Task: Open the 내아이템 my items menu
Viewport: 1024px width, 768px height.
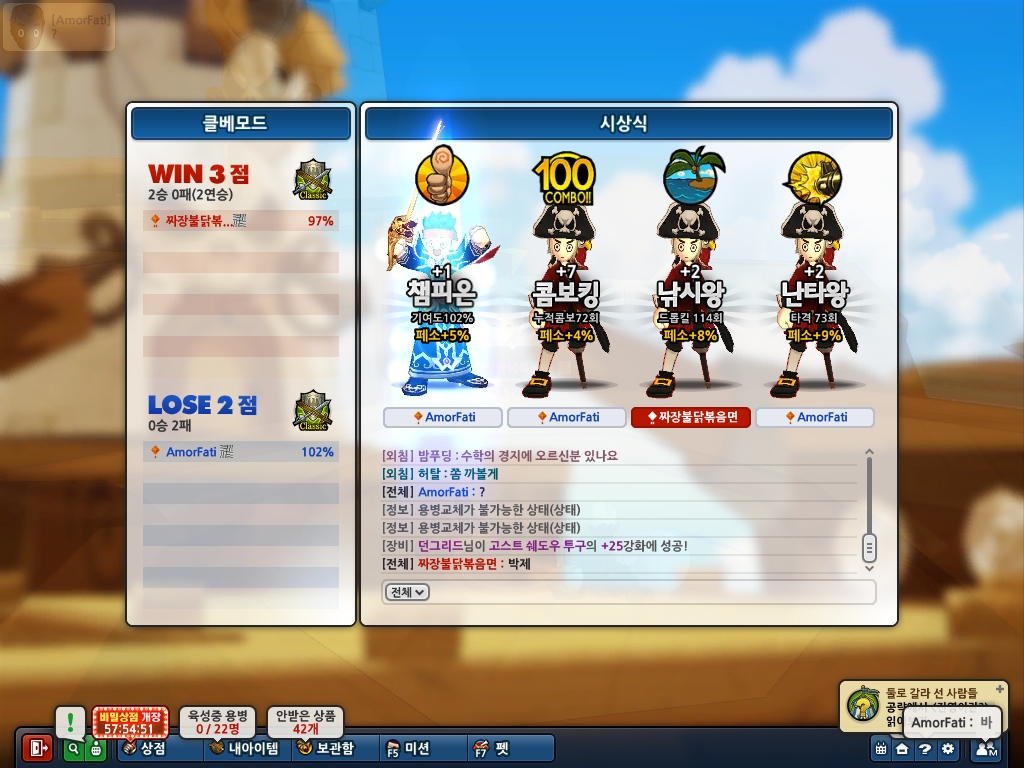Action: 244,748
